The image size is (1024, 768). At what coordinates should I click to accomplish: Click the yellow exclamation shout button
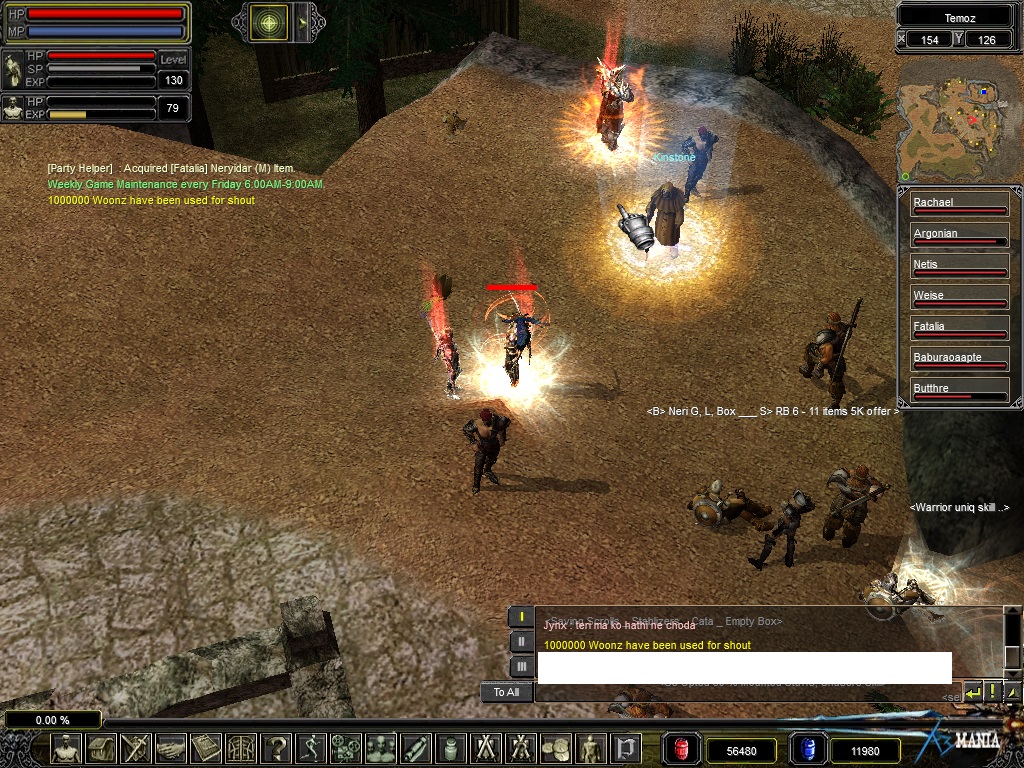tap(993, 691)
